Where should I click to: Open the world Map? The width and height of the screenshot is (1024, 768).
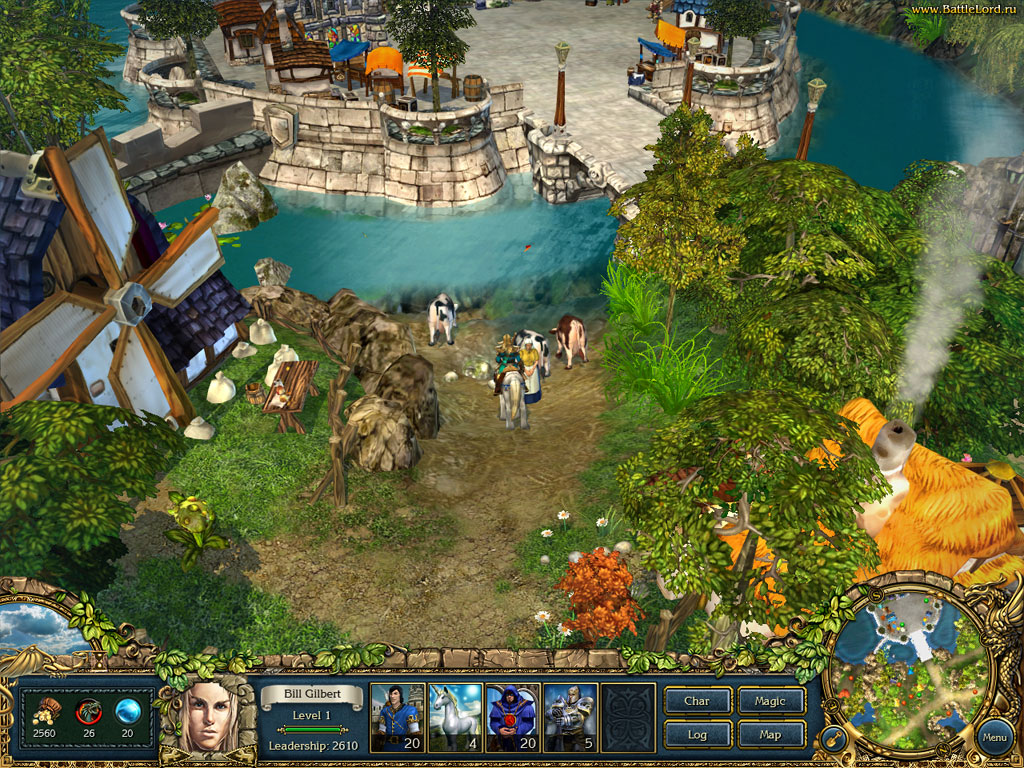click(771, 735)
